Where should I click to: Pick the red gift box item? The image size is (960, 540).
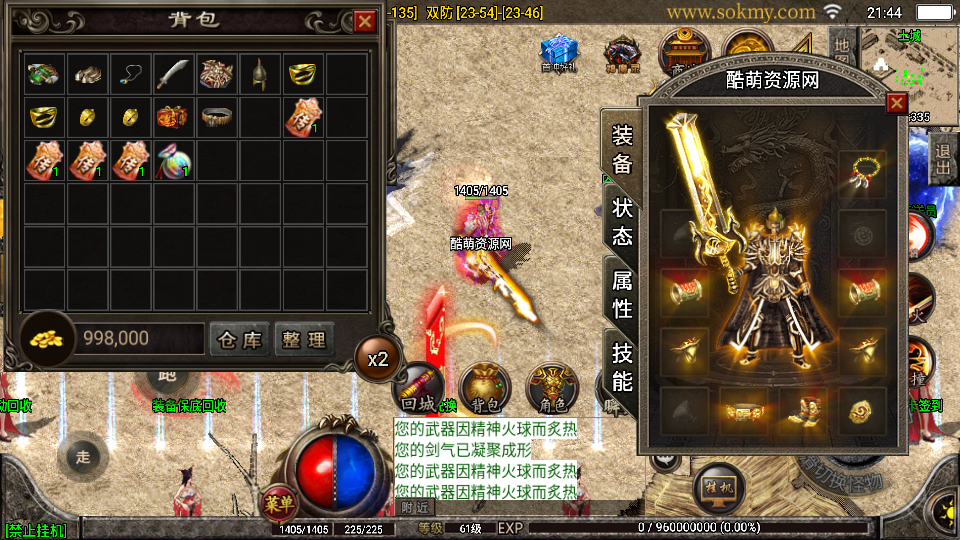click(173, 117)
